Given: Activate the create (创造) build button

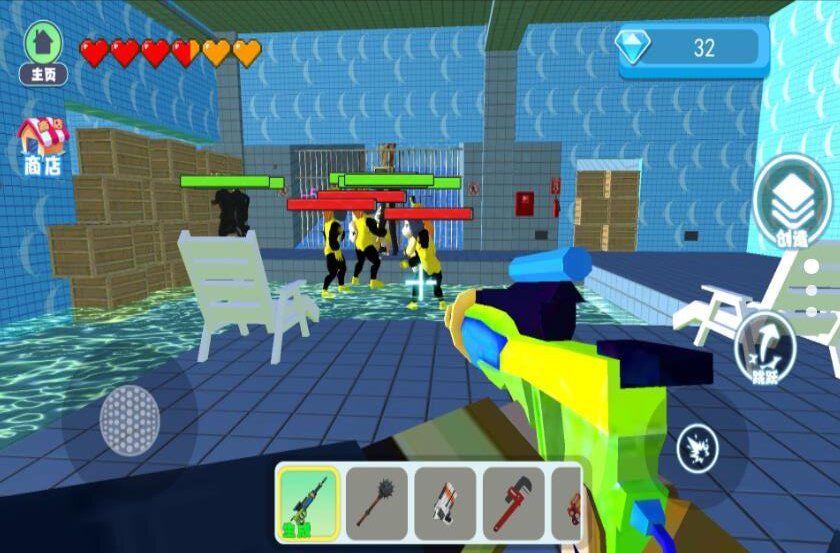Looking at the screenshot, I should tap(791, 205).
